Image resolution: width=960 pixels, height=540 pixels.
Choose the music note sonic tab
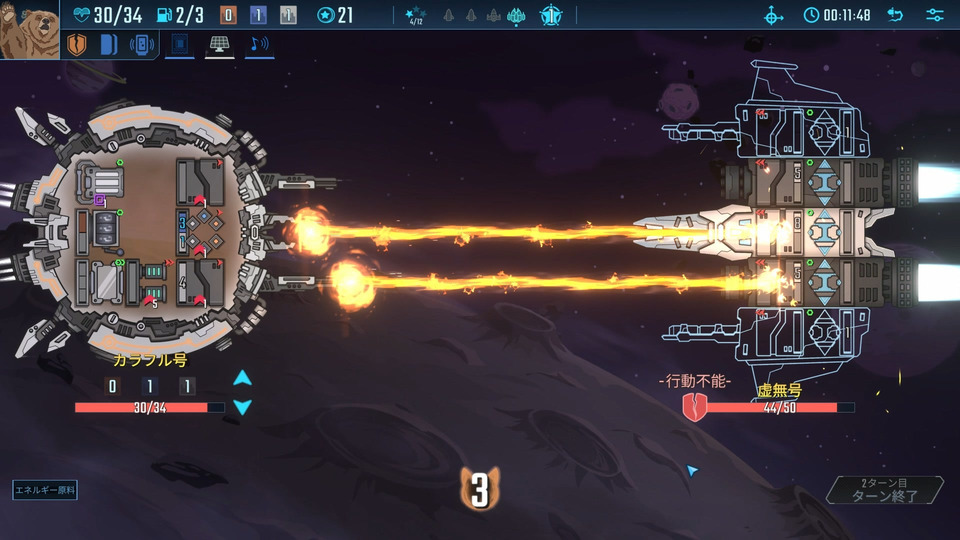pos(259,45)
